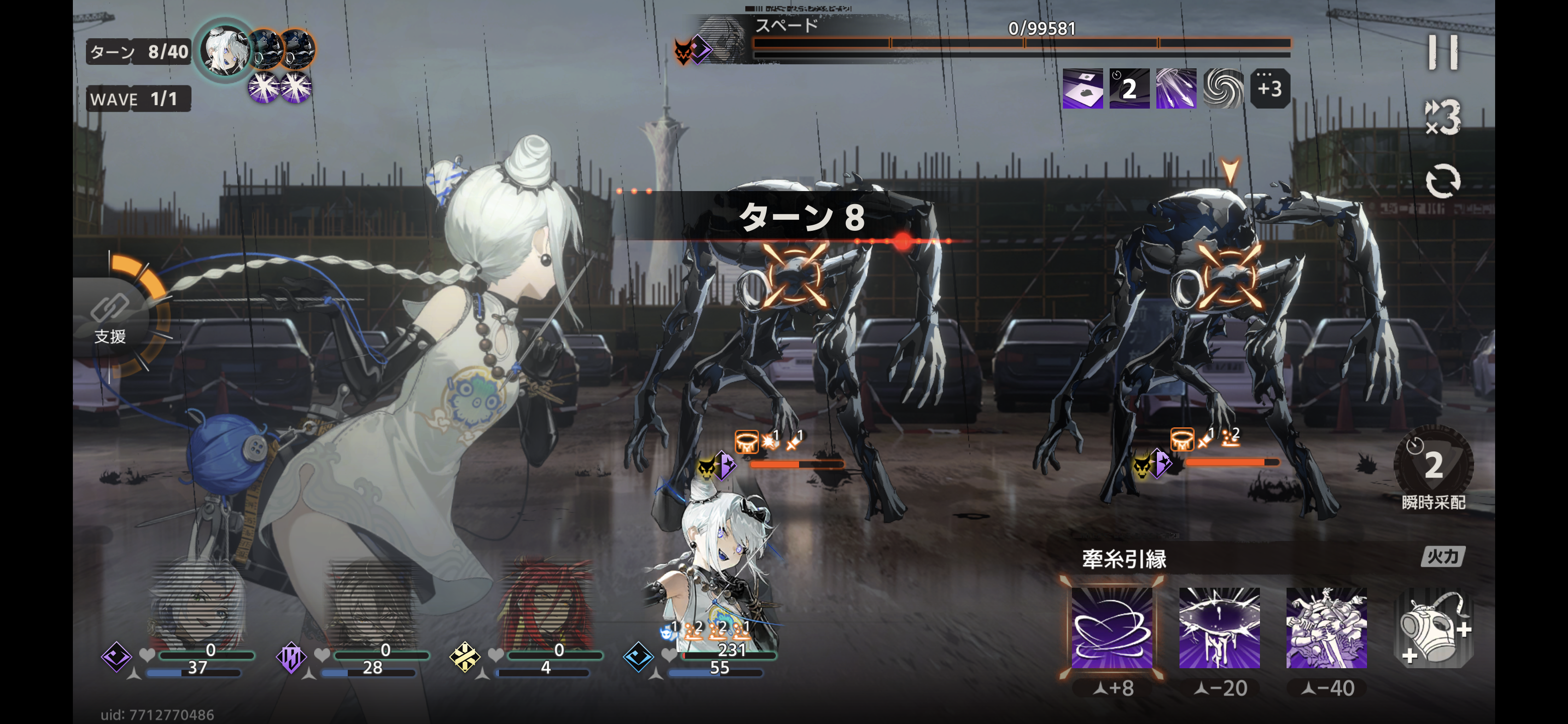Expand the +3 additional boss buffs
Screen dimensions: 1568x724
[x=1269, y=89]
